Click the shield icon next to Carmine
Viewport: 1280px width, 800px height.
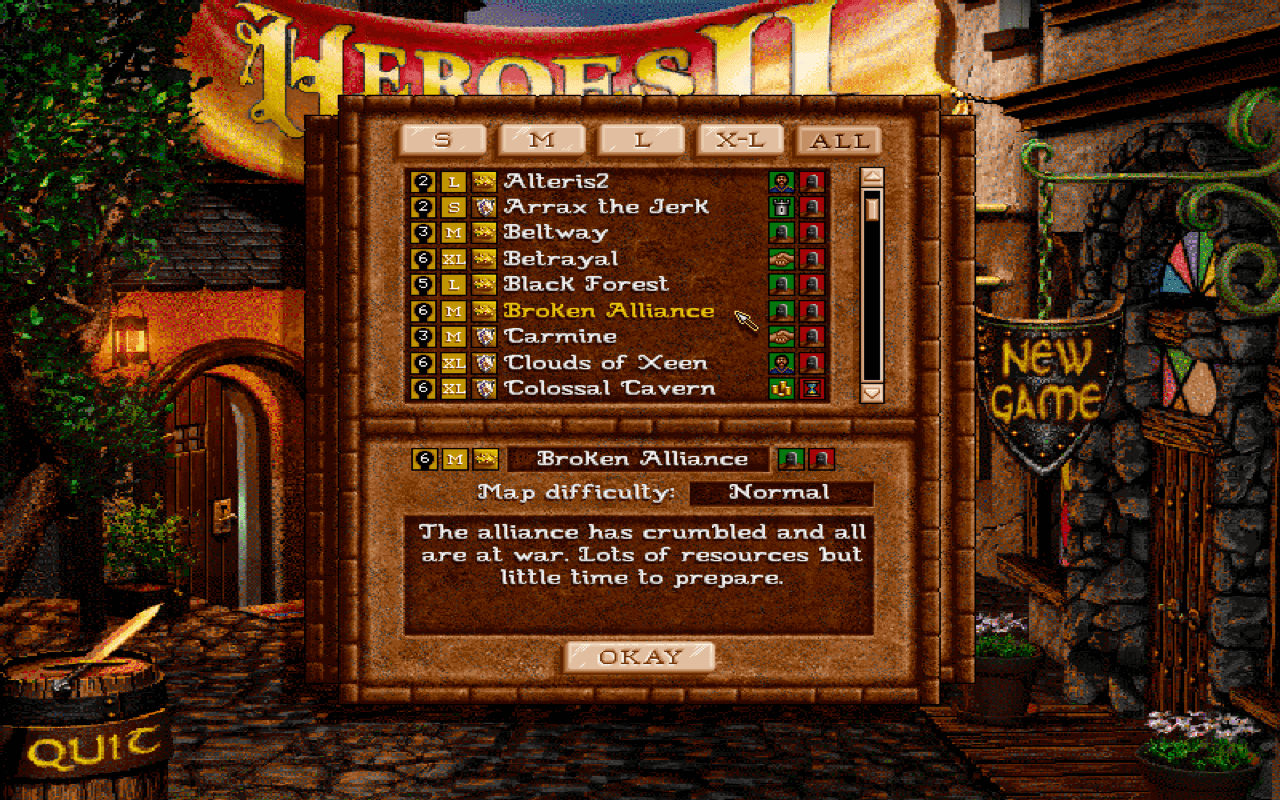click(484, 337)
